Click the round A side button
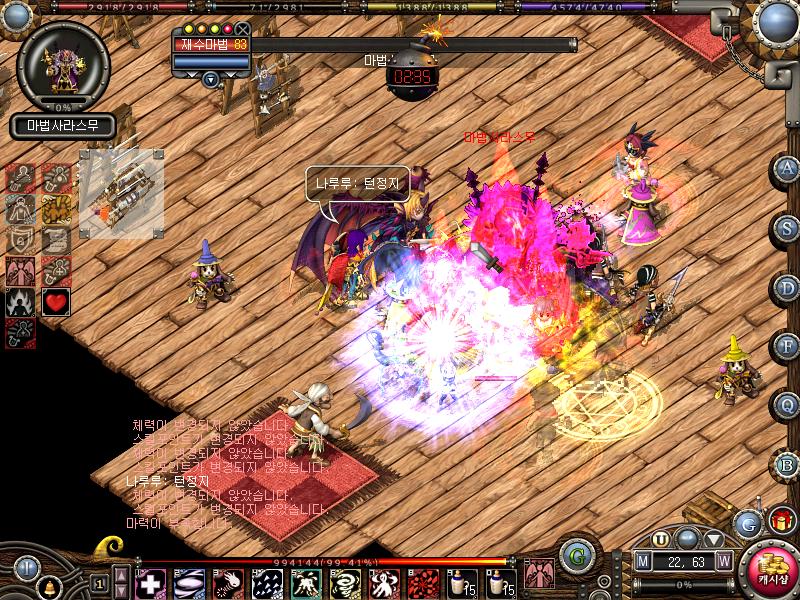This screenshot has height=600, width=800. (788, 168)
